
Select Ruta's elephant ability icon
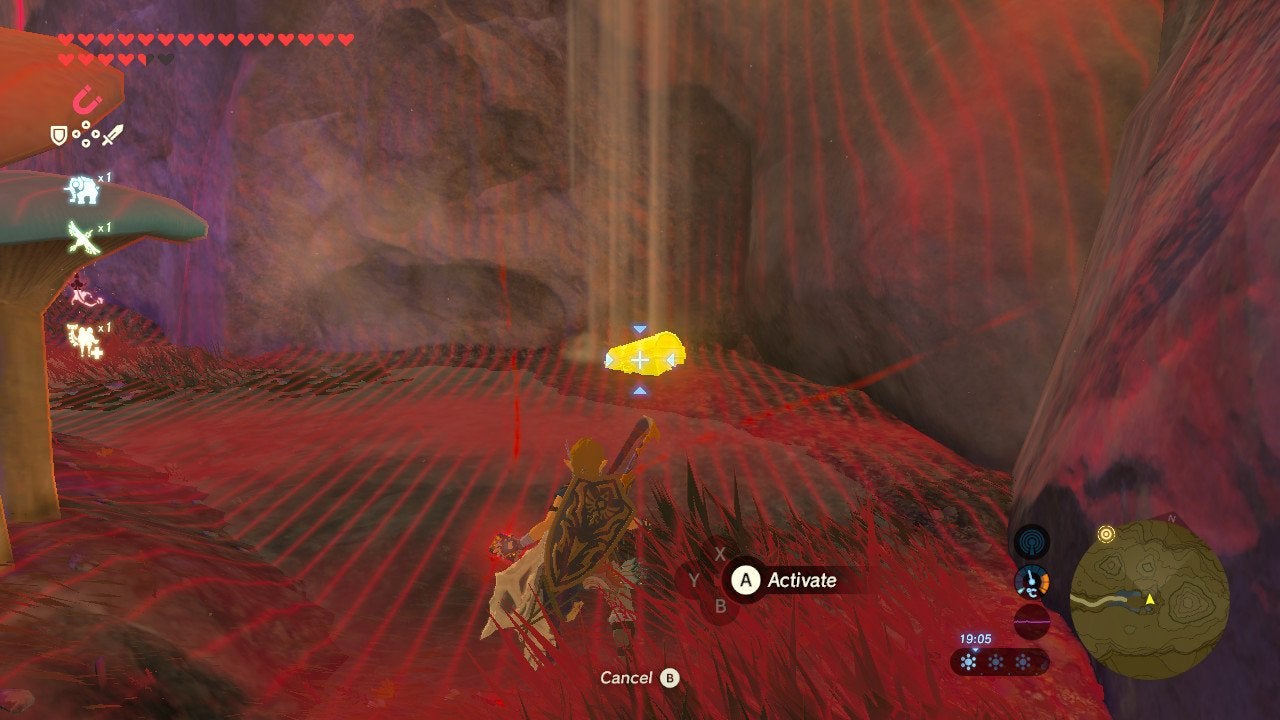pos(81,188)
